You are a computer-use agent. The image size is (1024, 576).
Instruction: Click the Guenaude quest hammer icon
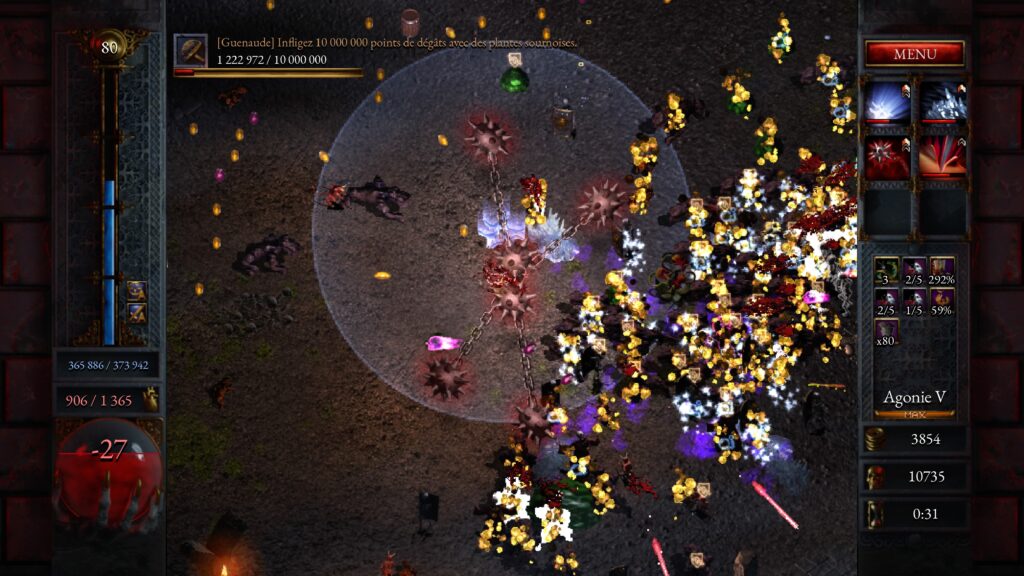190,51
